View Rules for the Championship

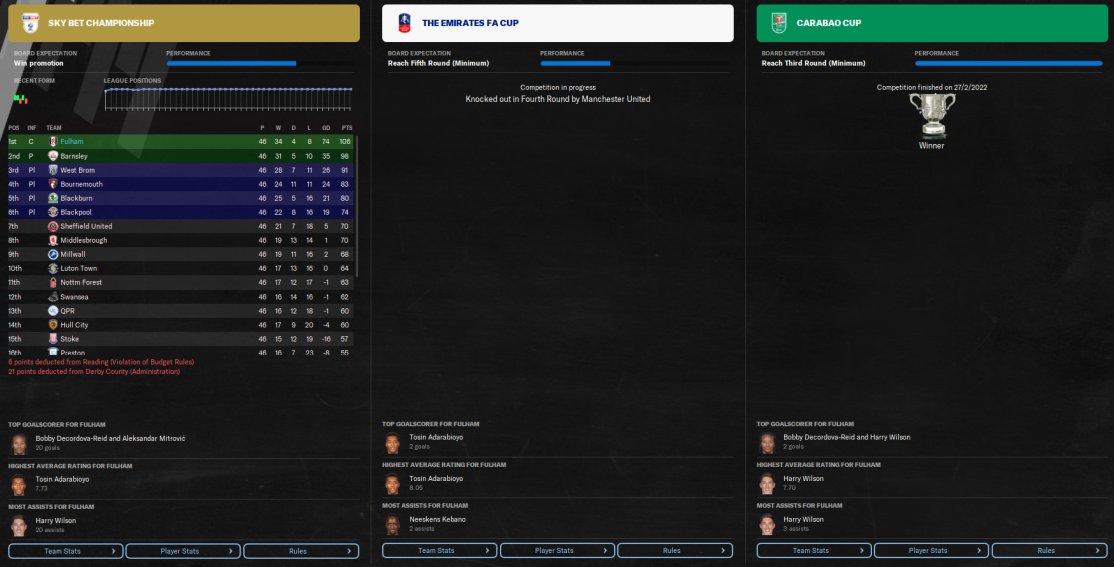click(x=301, y=550)
